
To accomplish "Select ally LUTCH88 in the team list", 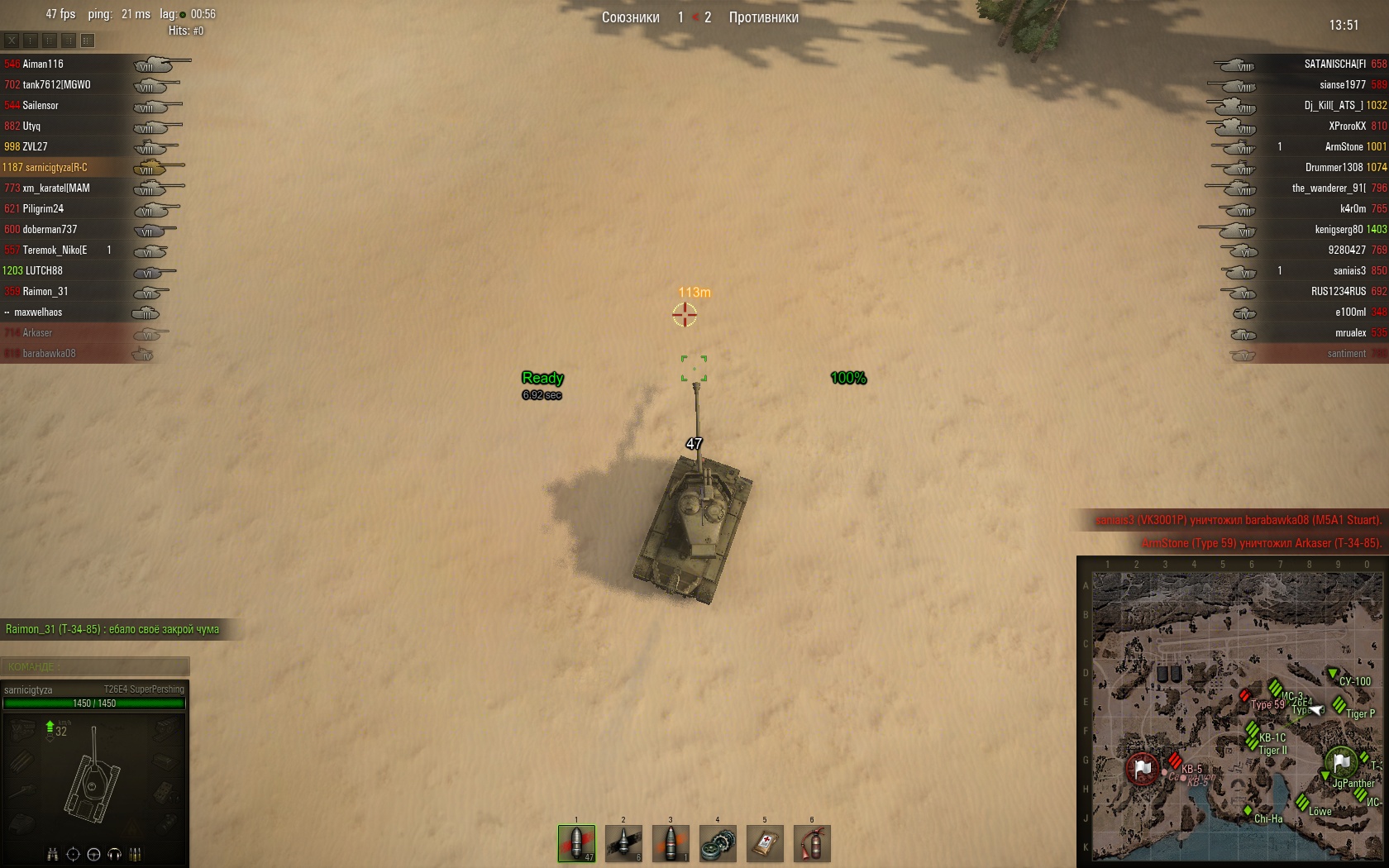I will click(x=43, y=270).
